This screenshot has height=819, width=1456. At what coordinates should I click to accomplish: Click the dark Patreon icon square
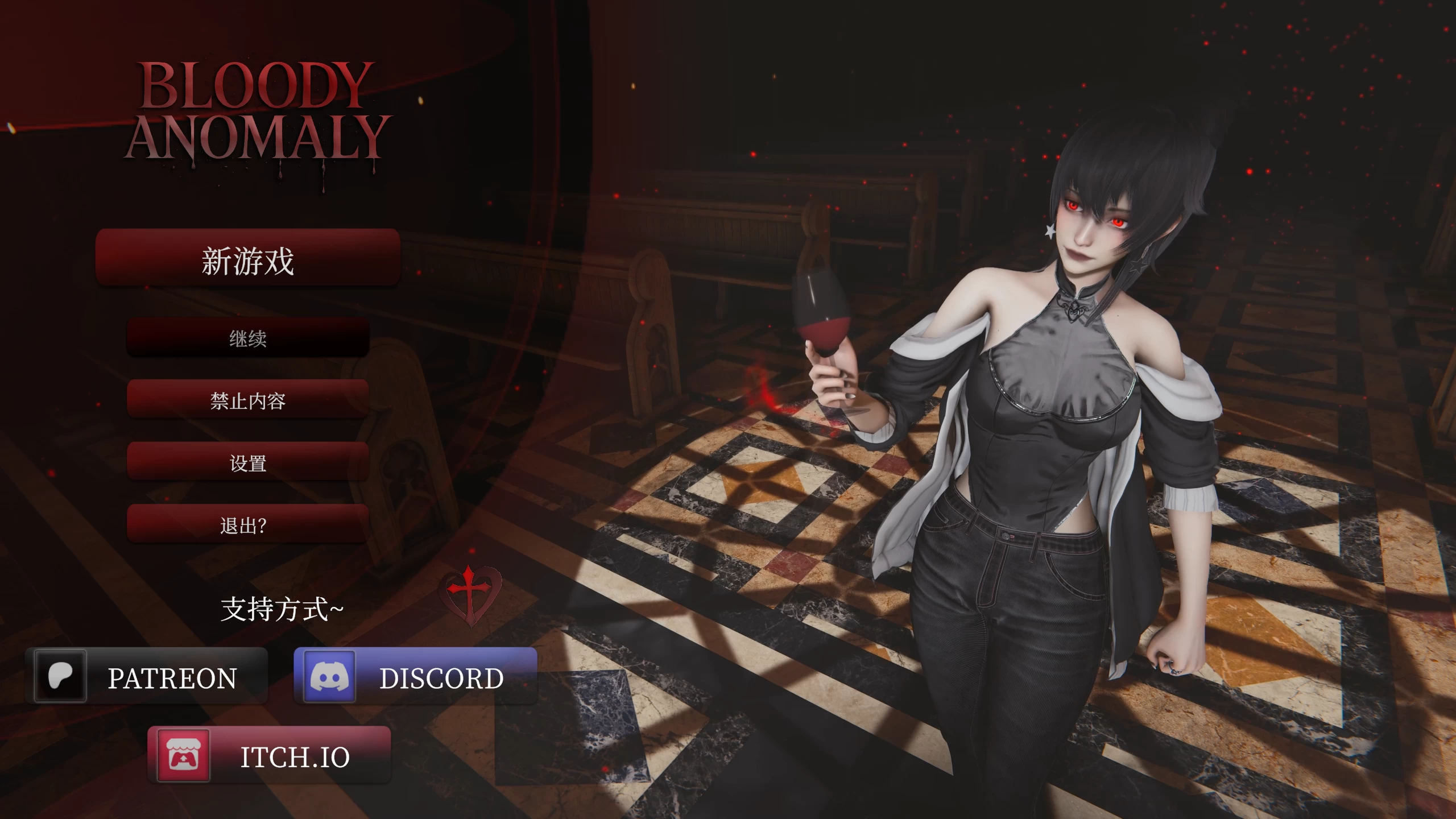pos(61,675)
